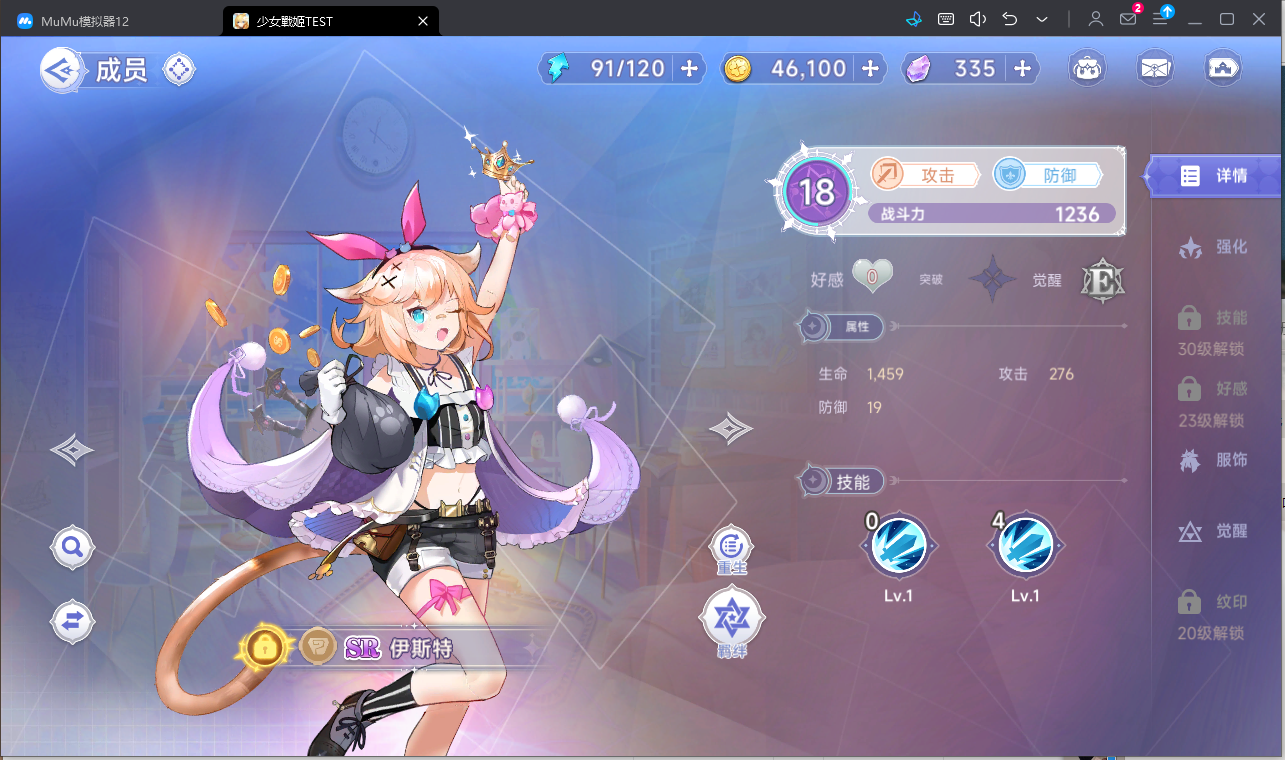Buy purple crystals with the plus button

(x=1022, y=68)
